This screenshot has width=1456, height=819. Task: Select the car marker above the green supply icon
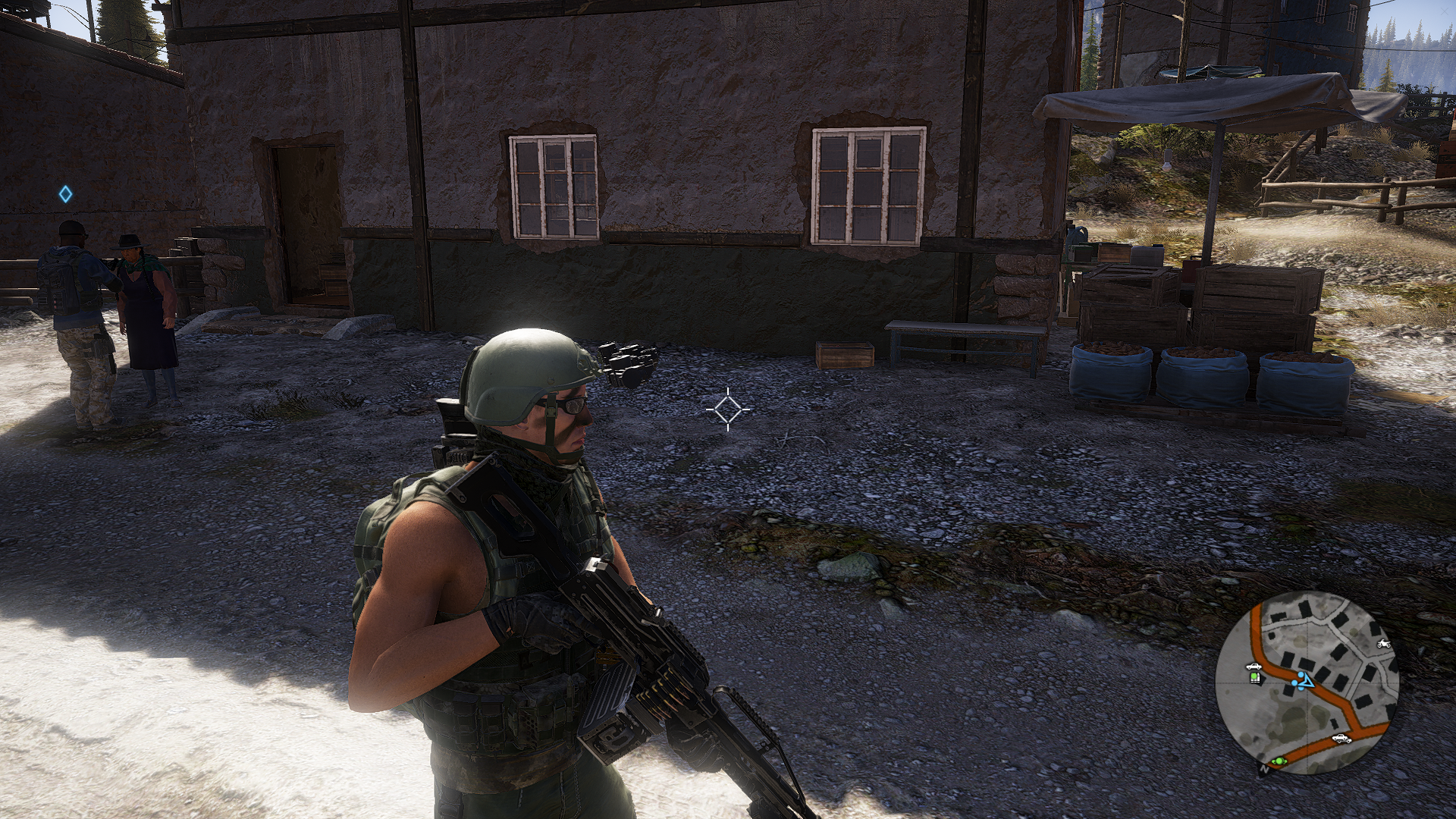tap(1253, 667)
